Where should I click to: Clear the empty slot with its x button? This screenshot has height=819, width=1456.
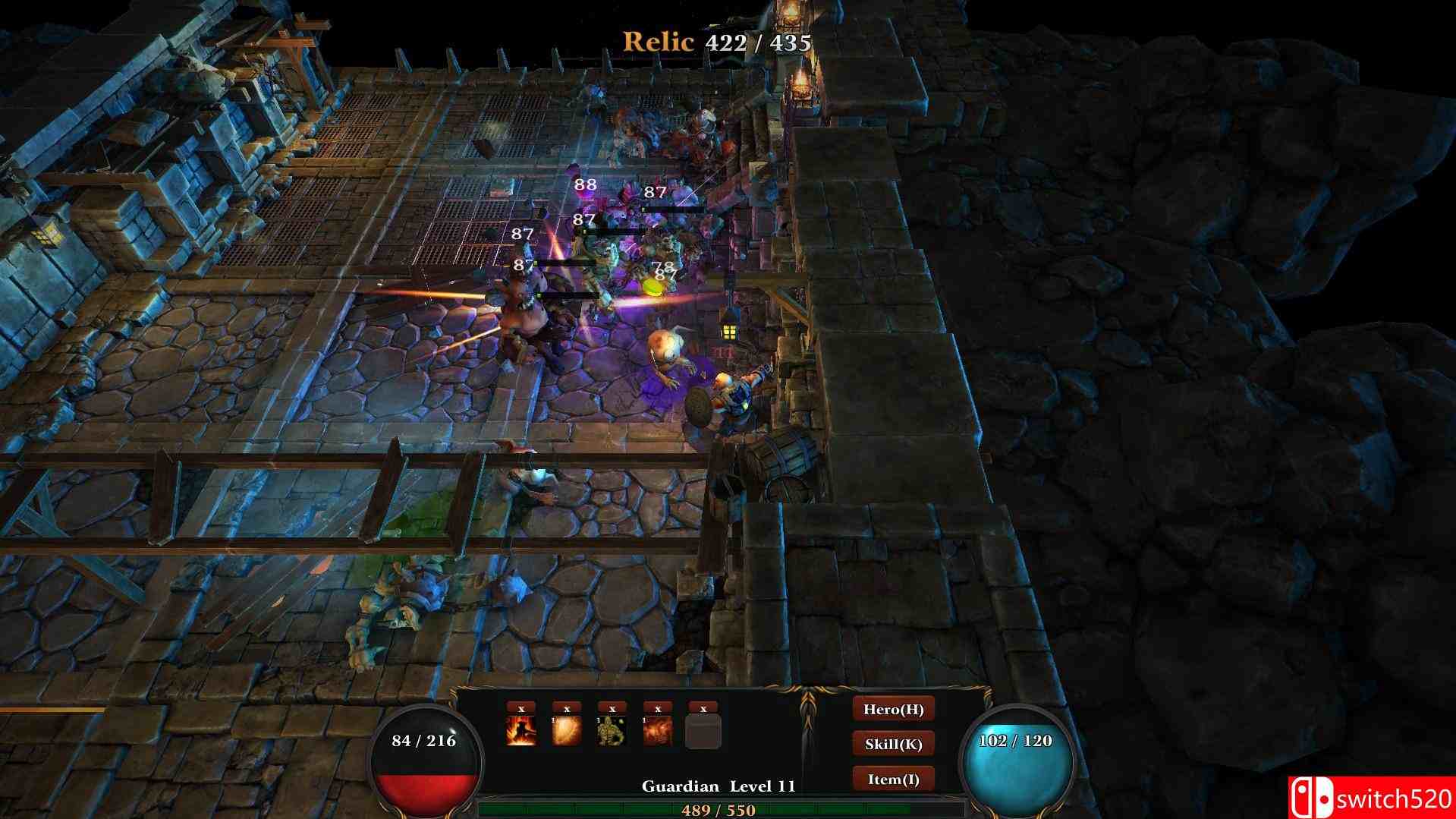(702, 707)
